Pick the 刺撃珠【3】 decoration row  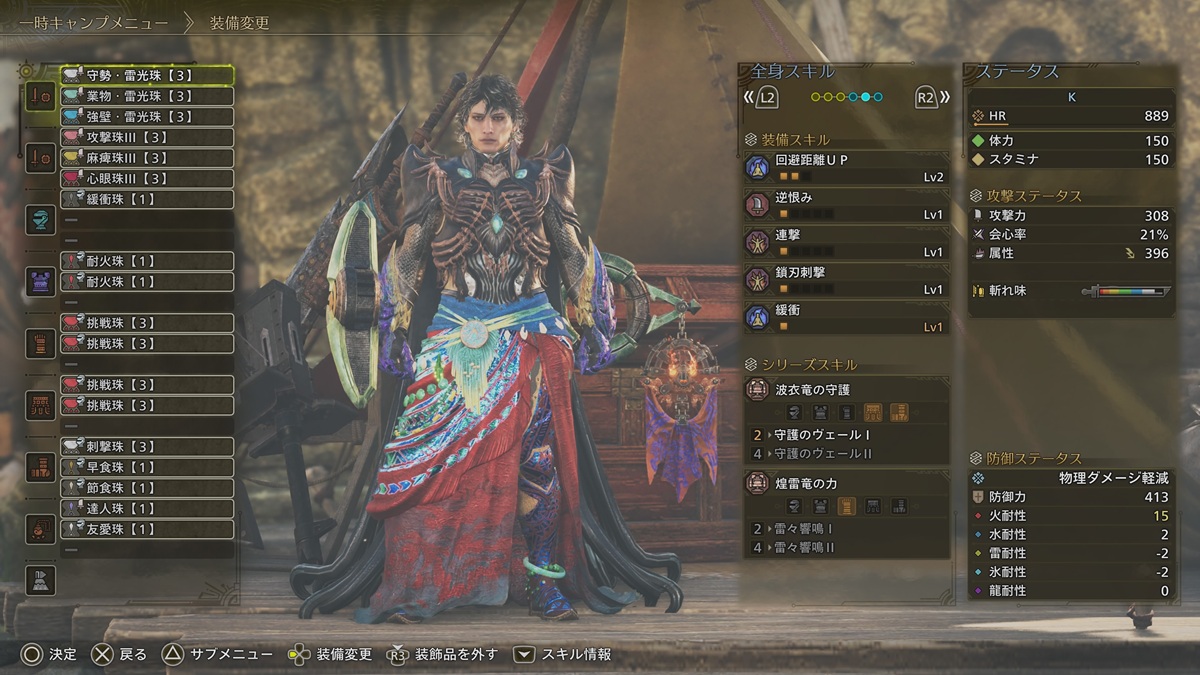147,446
